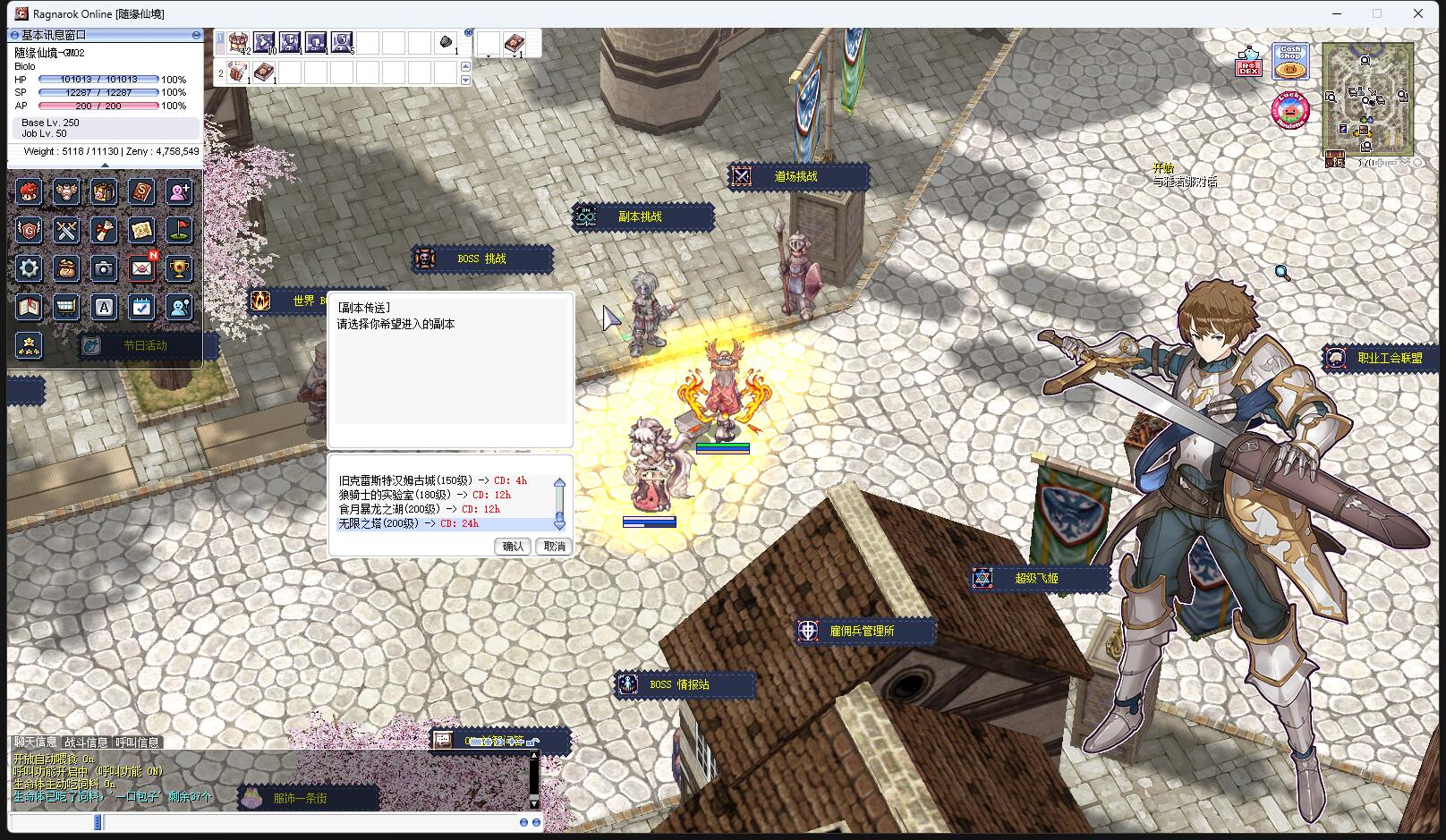Click the town minimap
The width and height of the screenshot is (1446, 840).
[1368, 97]
